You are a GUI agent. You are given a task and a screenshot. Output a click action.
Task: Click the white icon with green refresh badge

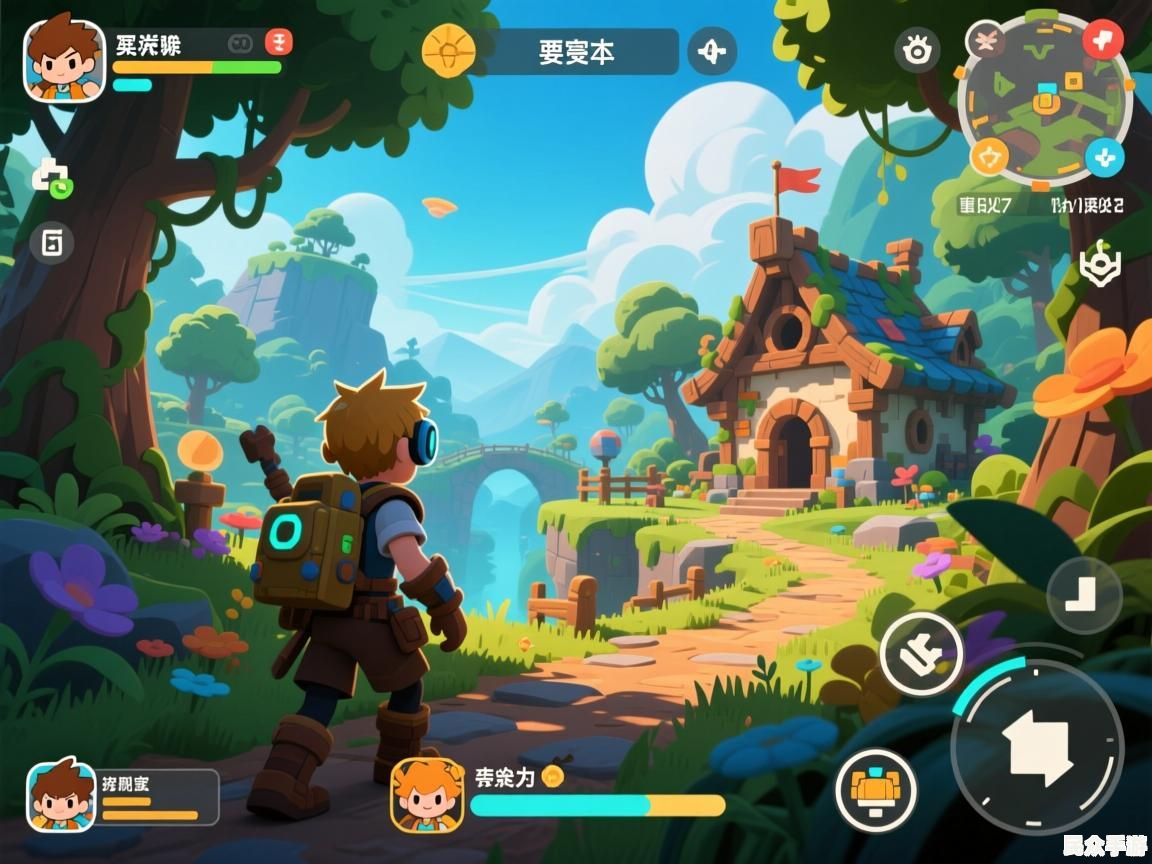pyautogui.click(x=52, y=178)
